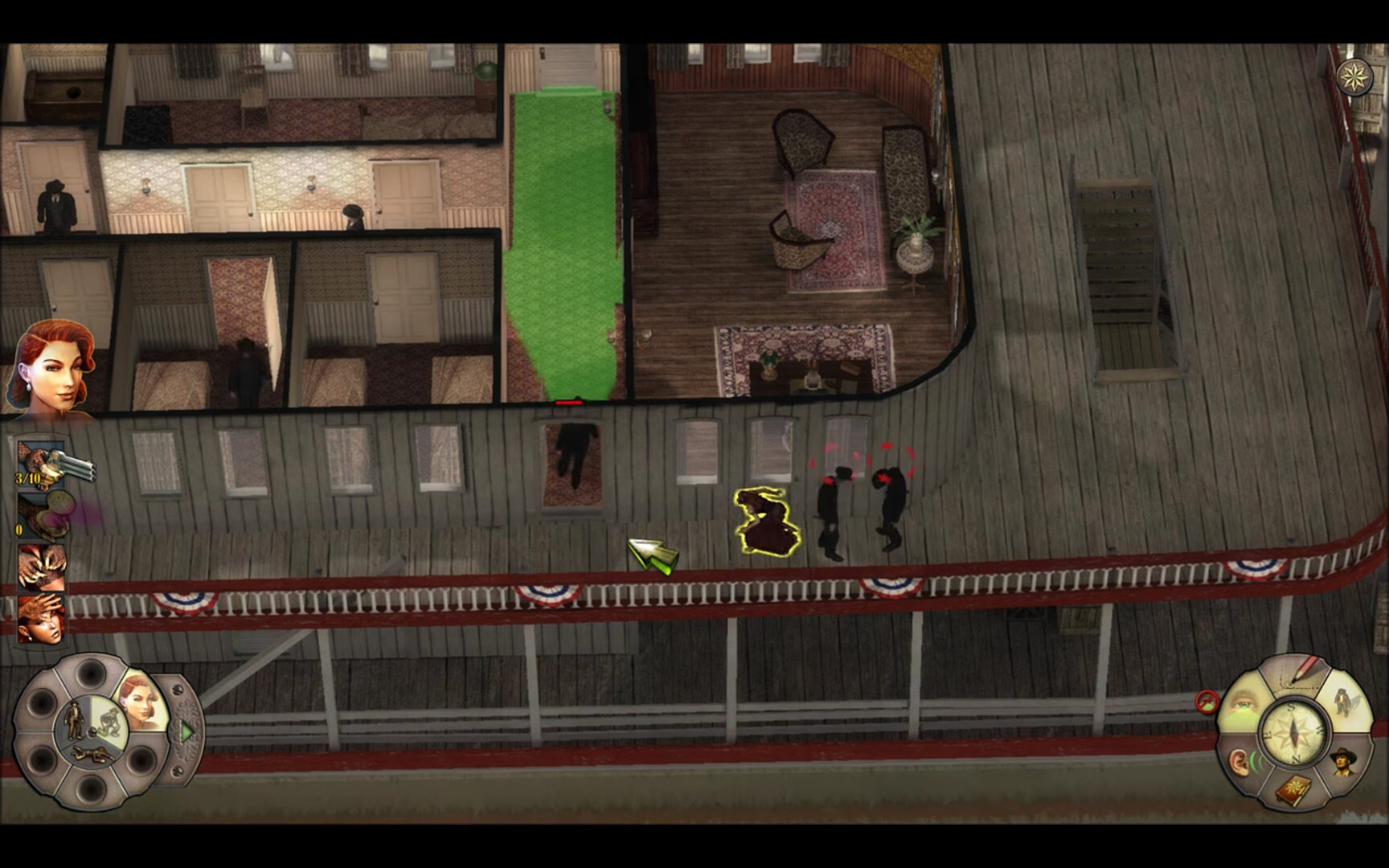Select the lying prone posture icon

tap(89, 755)
